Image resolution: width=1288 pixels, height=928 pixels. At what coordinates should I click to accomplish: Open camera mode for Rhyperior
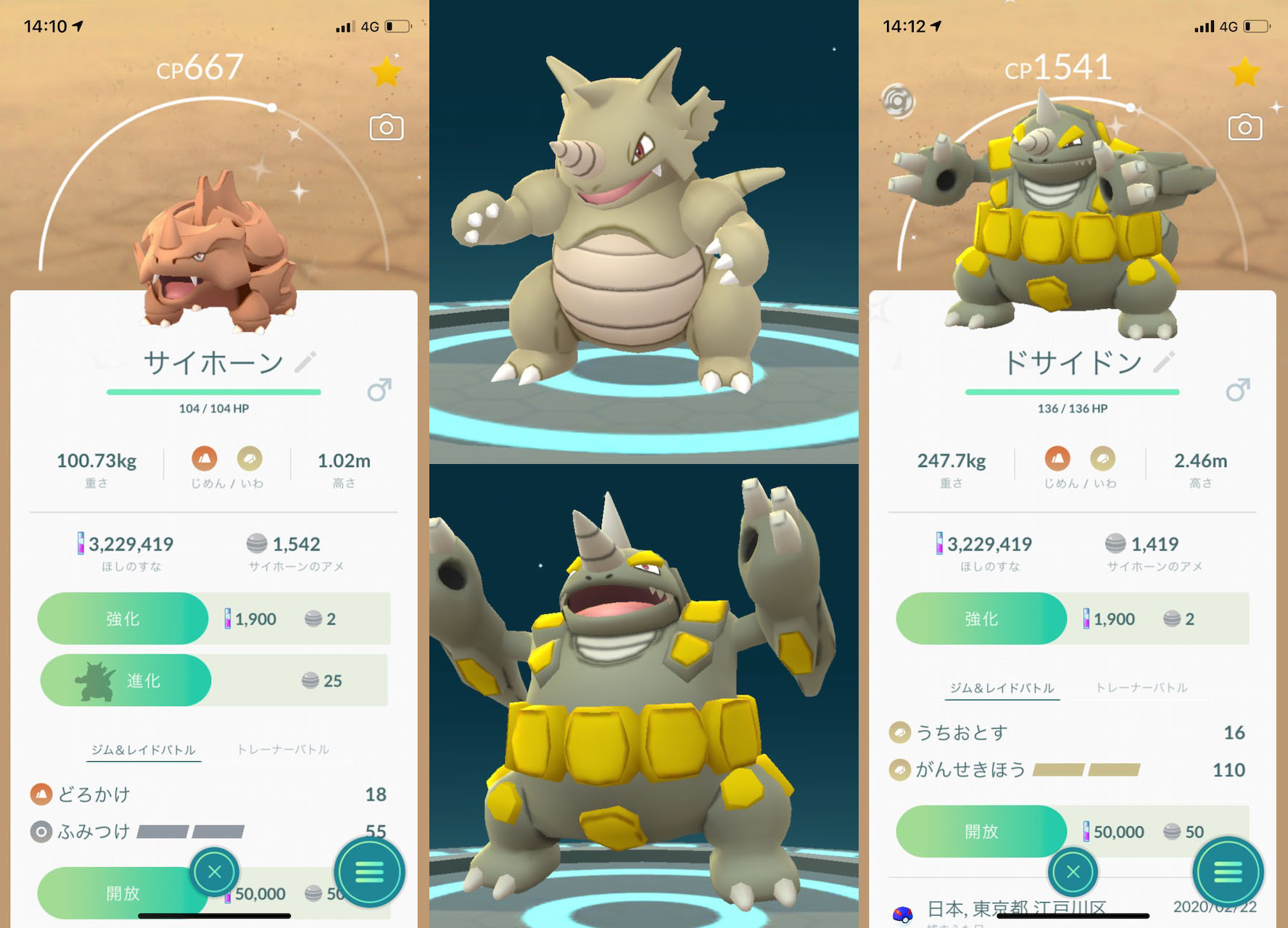[1245, 125]
